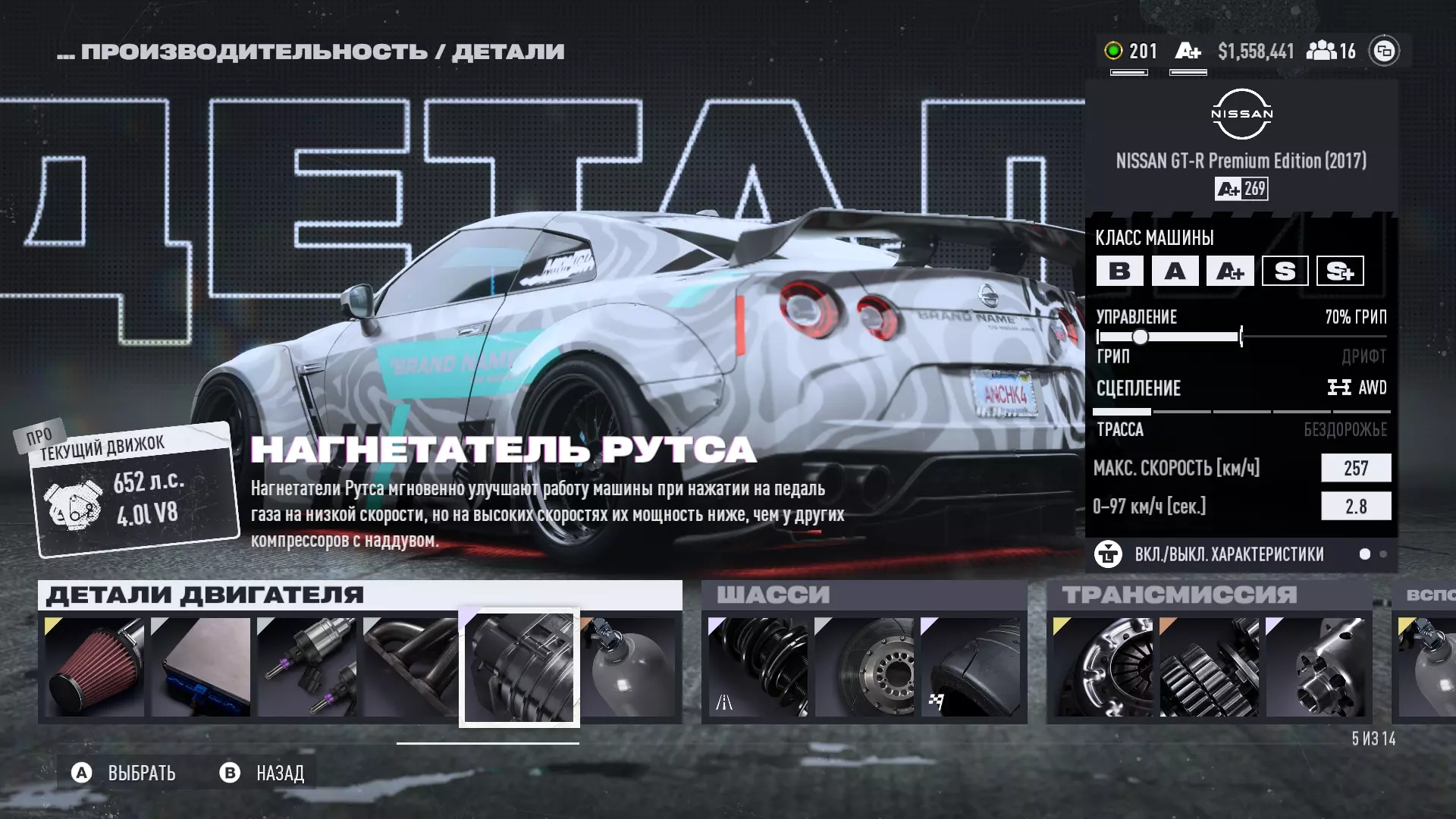
Task: Select the gearbox gears part
Action: 1210,667
